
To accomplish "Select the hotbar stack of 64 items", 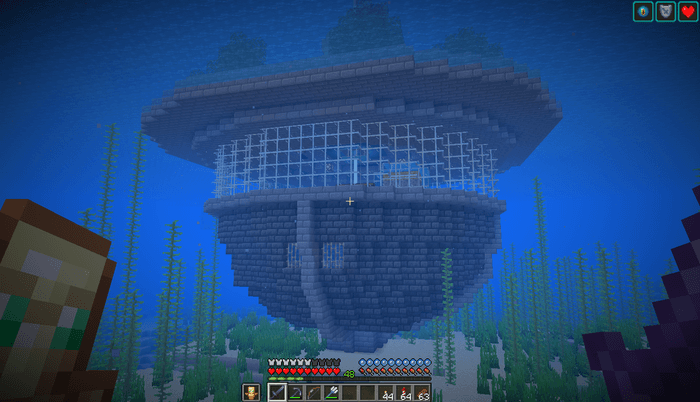I will 403,392.
